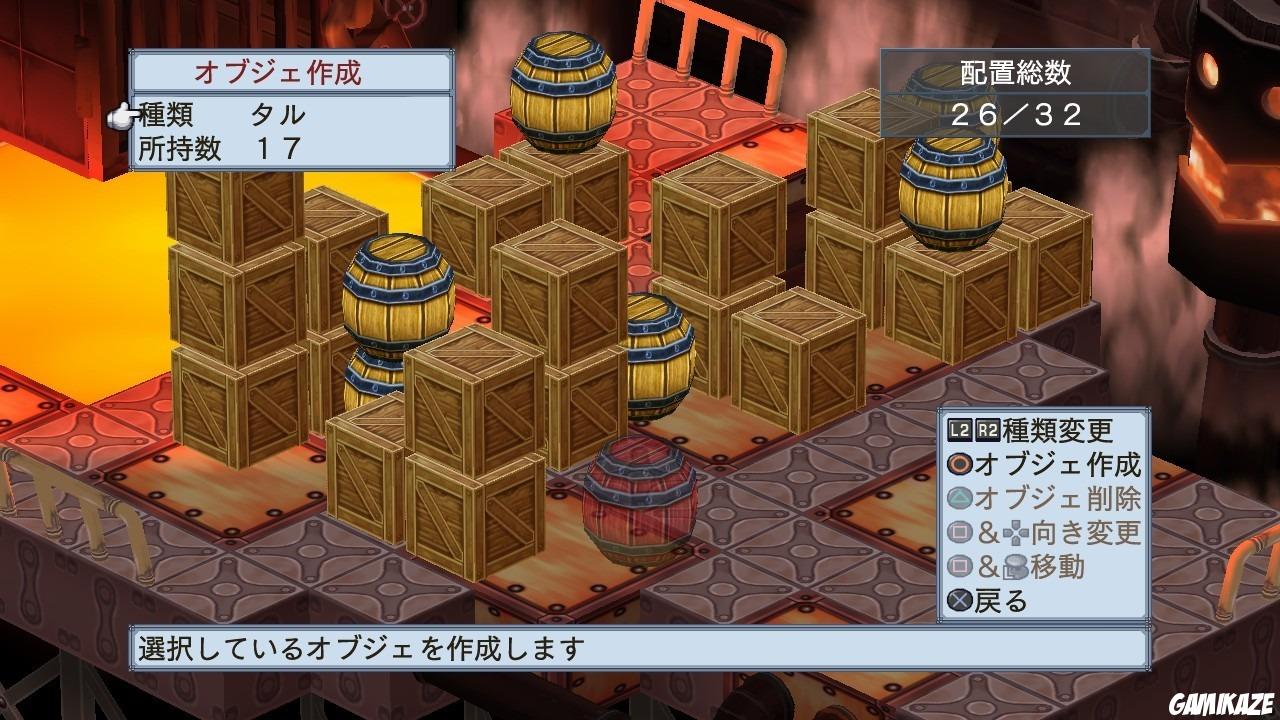
Task: Click 戻る to go back
Action: pos(1000,598)
